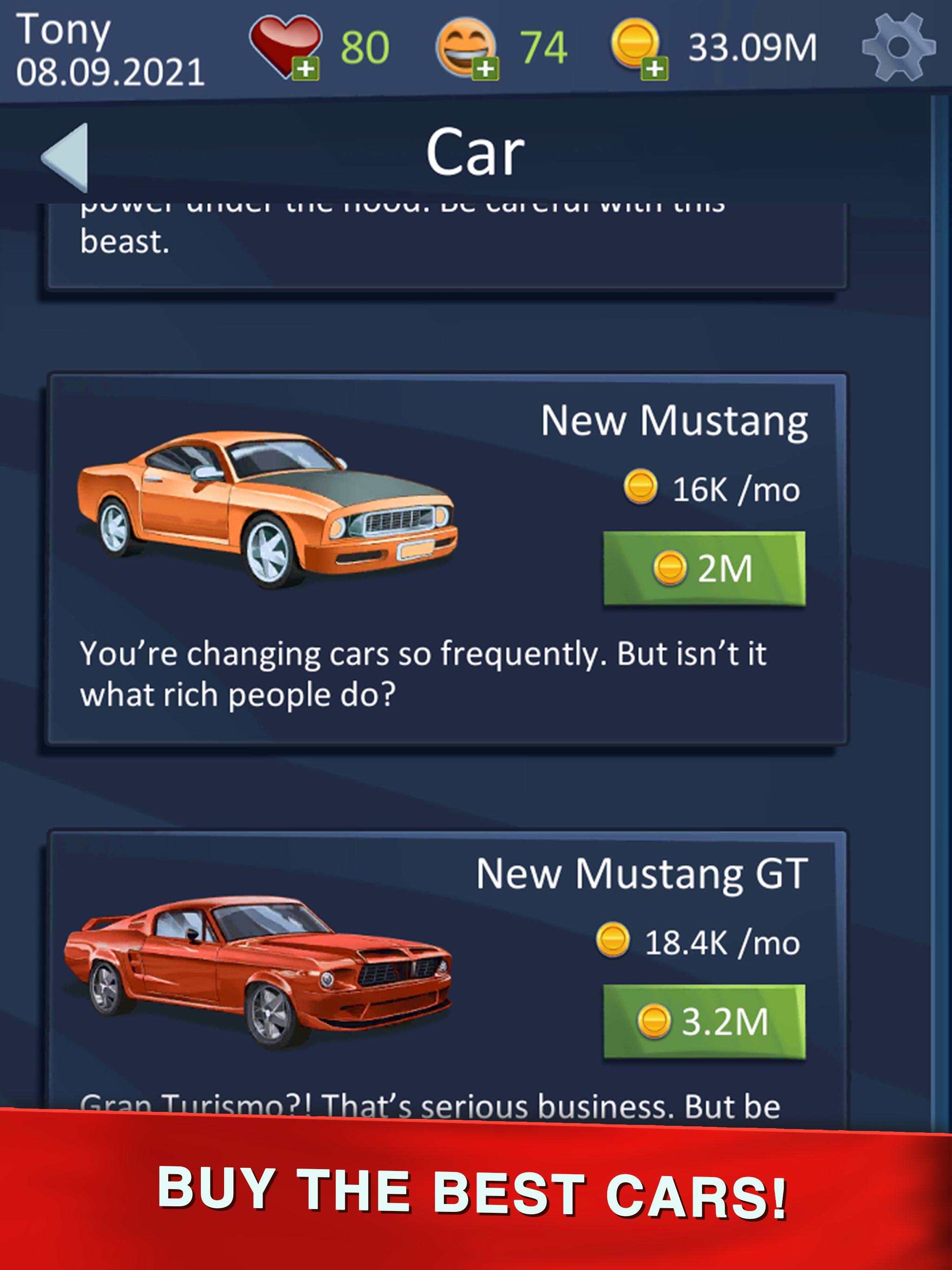Add health via the heart plus icon

tap(305, 69)
